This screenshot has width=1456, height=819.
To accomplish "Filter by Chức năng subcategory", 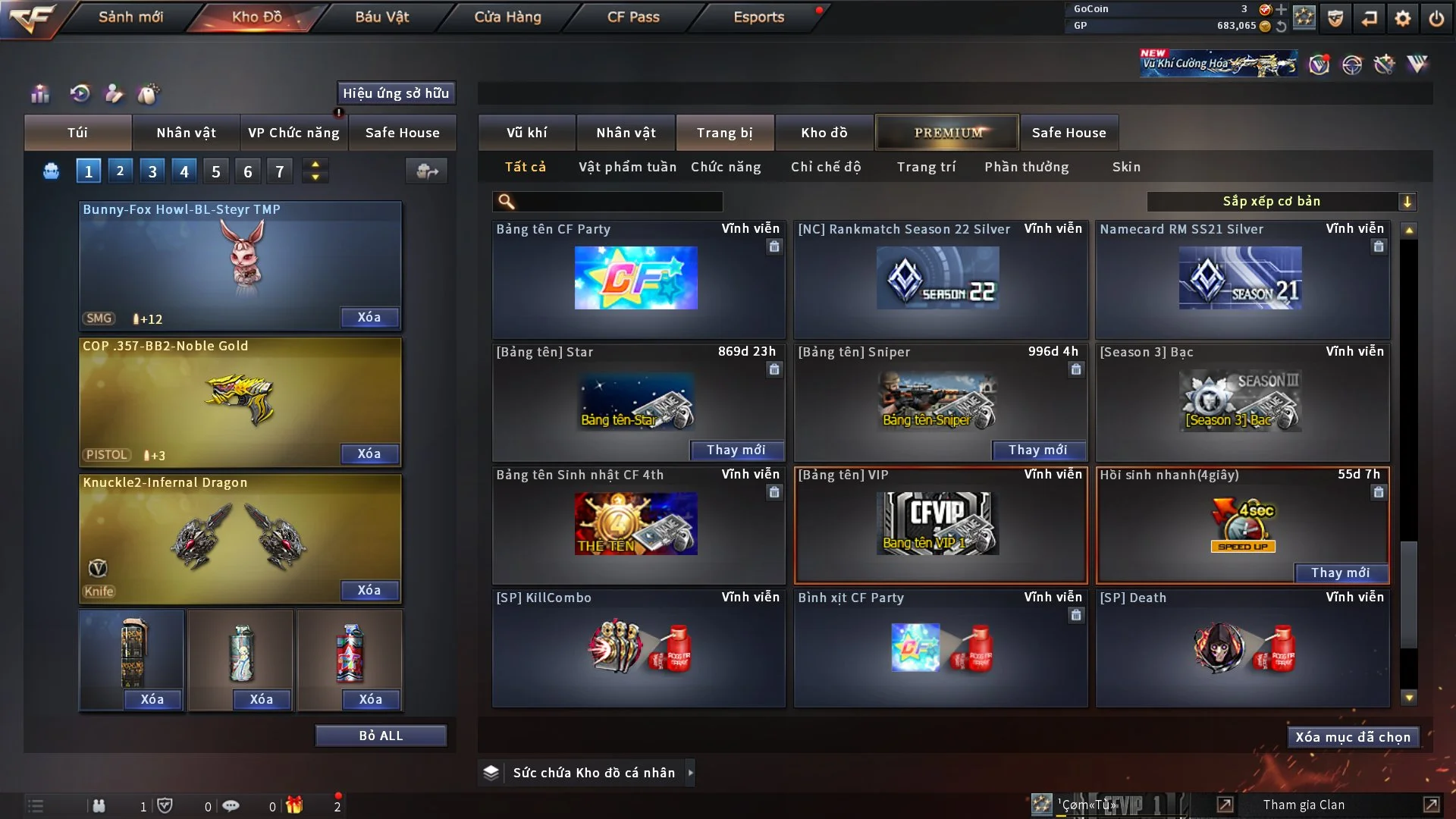I will tap(726, 167).
